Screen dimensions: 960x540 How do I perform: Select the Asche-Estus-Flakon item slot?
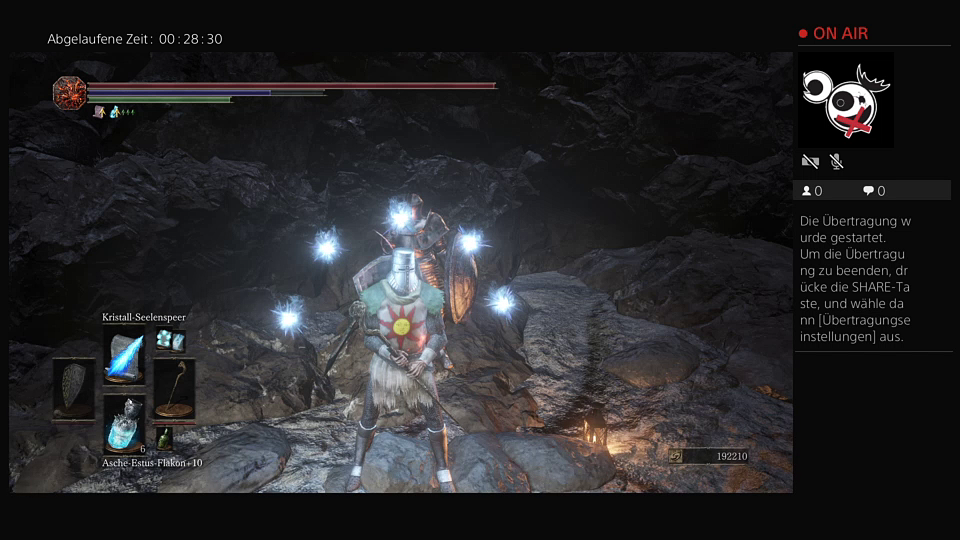(x=124, y=423)
